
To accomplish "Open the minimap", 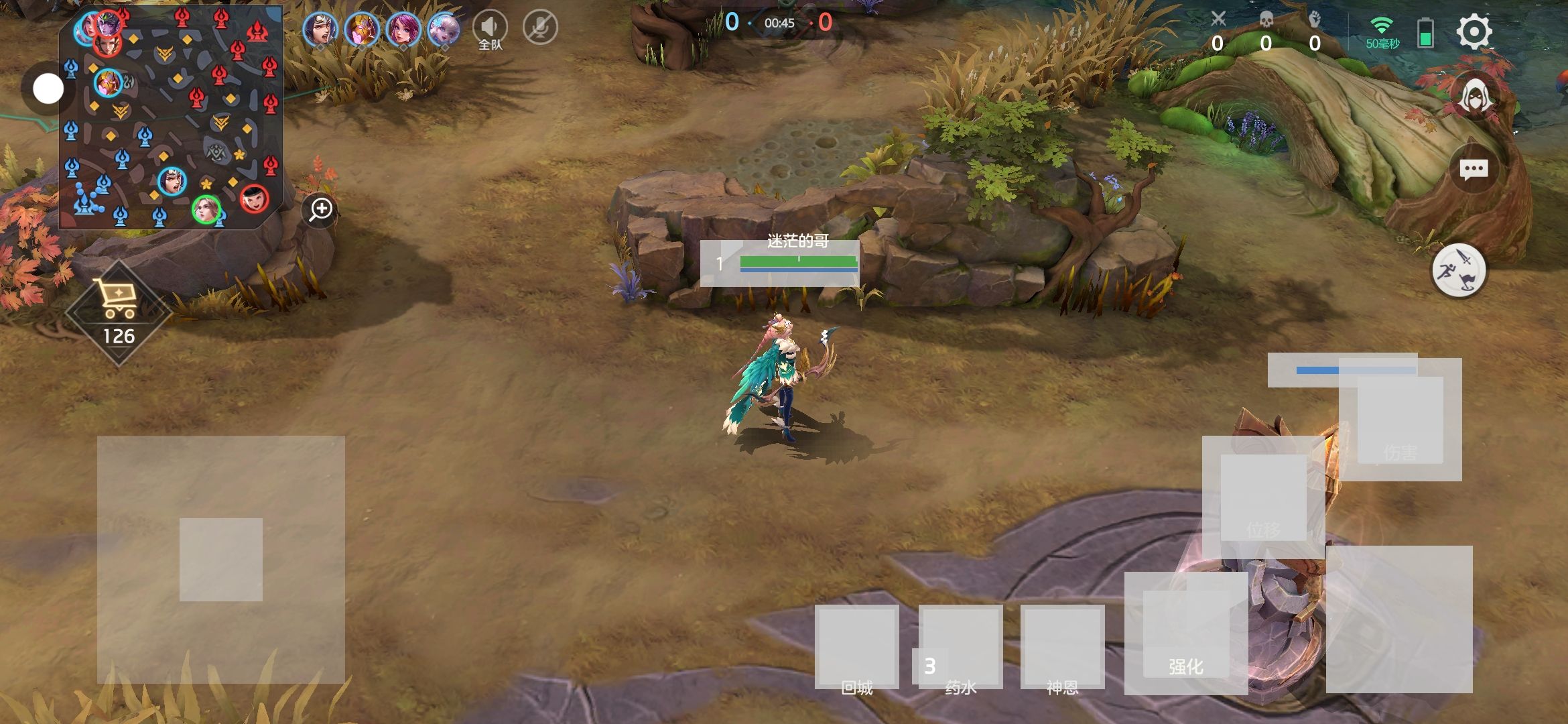I will tap(171, 117).
